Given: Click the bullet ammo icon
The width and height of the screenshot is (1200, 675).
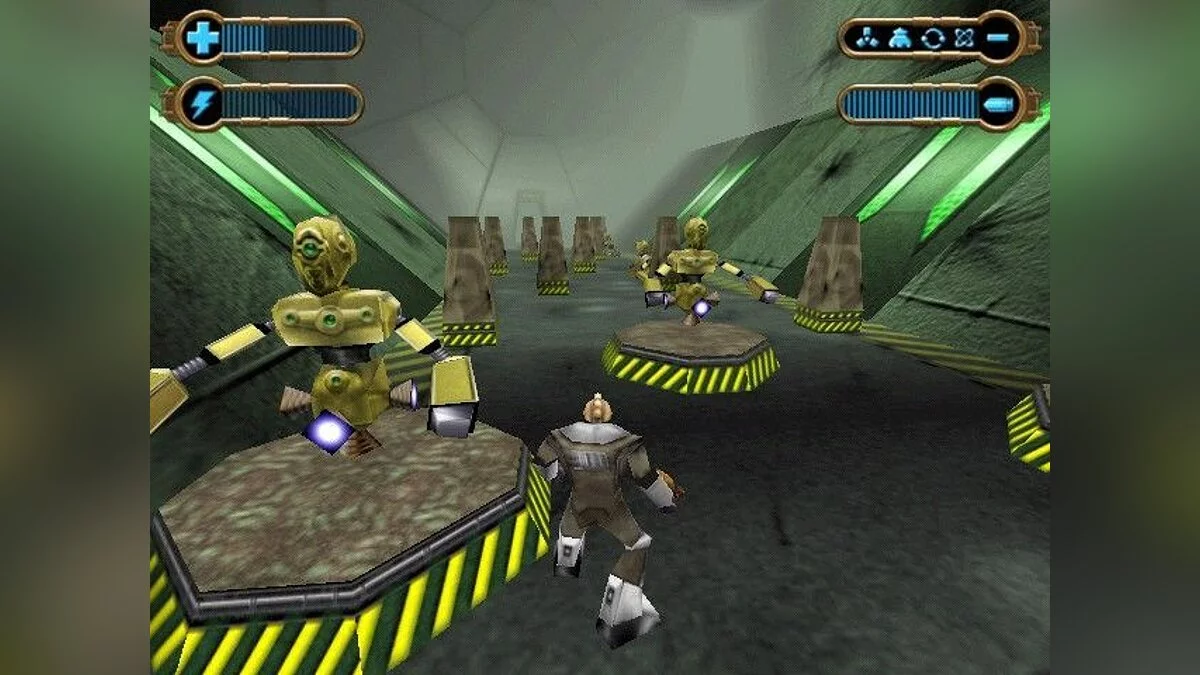Looking at the screenshot, I should click(1000, 104).
